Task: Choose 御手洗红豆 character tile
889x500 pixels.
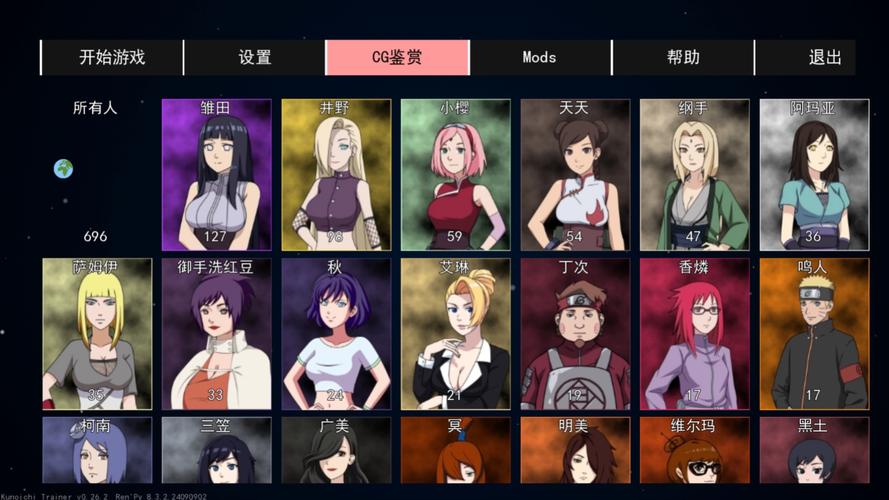Action: tap(216, 333)
